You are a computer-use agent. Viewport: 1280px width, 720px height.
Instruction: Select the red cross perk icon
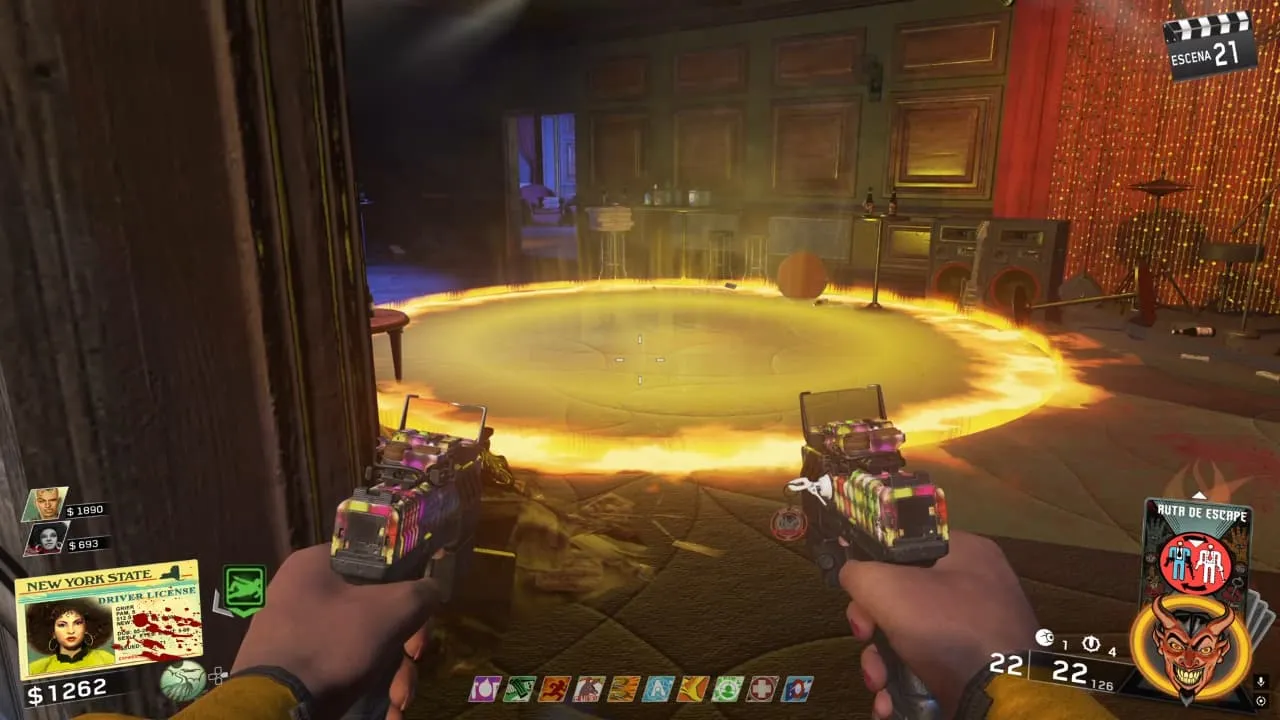762,688
